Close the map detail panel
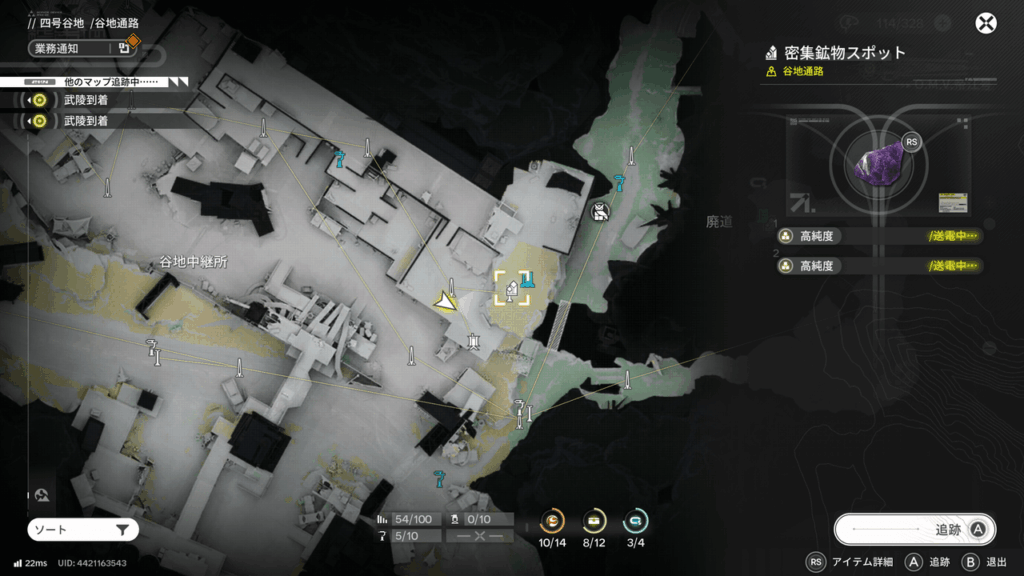 pyautogui.click(x=987, y=24)
